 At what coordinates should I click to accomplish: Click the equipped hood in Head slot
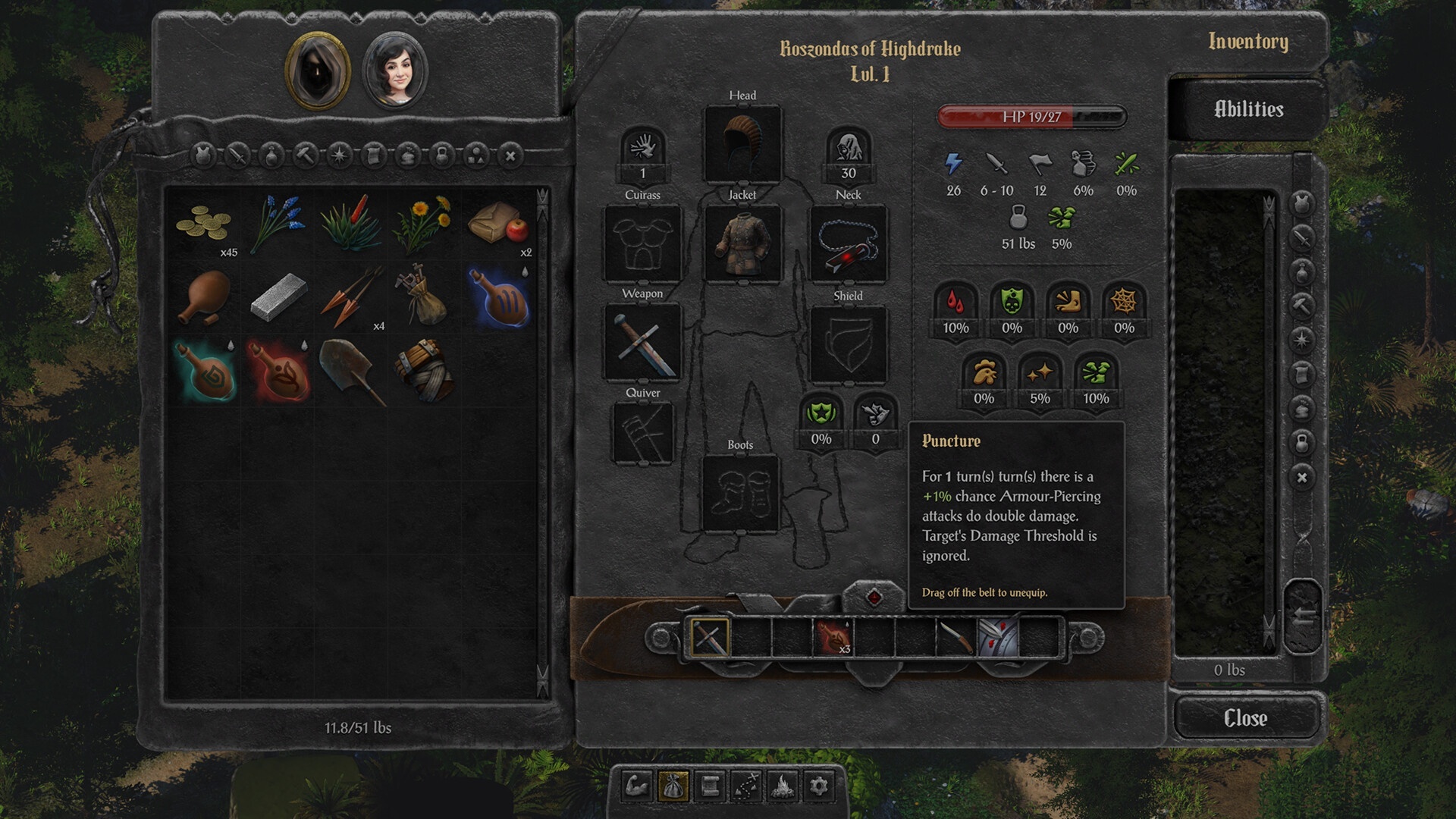pyautogui.click(x=742, y=143)
